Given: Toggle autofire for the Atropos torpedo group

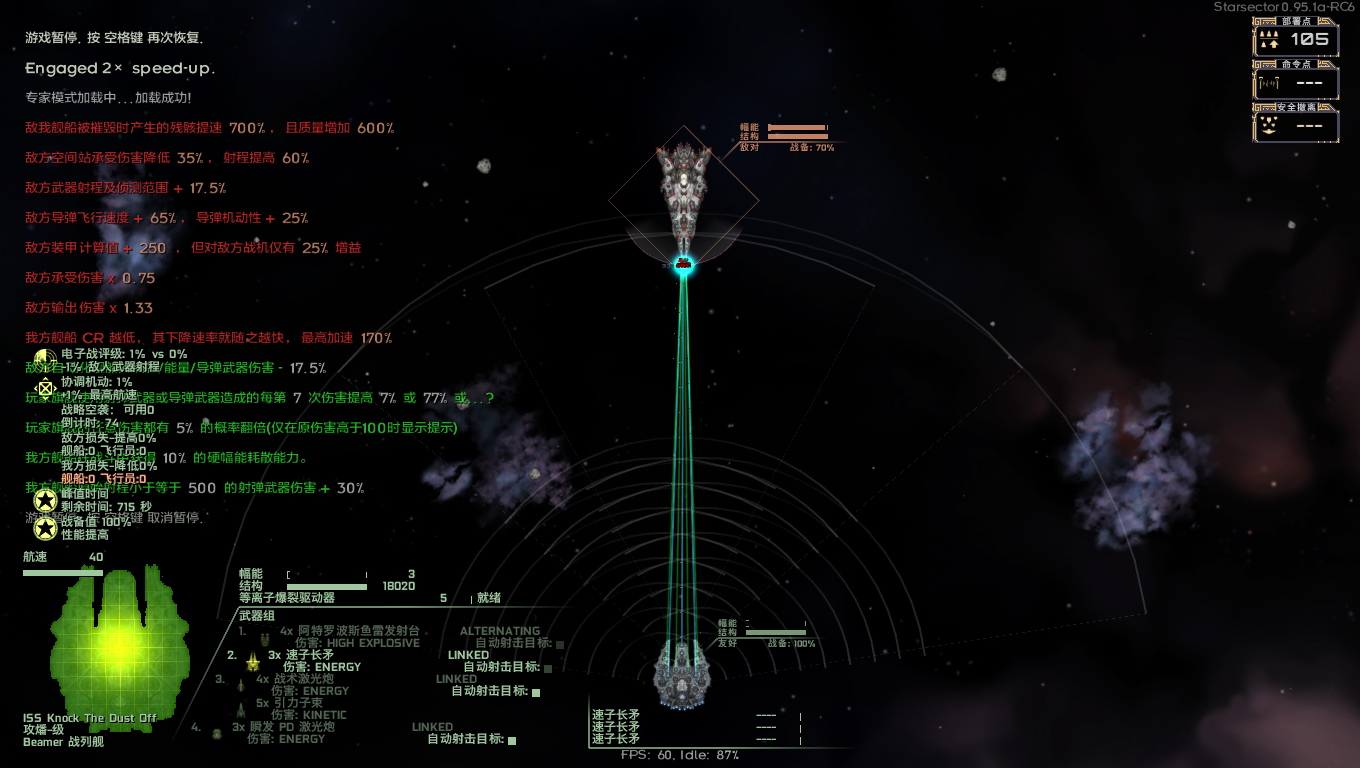Looking at the screenshot, I should click(x=558, y=644).
